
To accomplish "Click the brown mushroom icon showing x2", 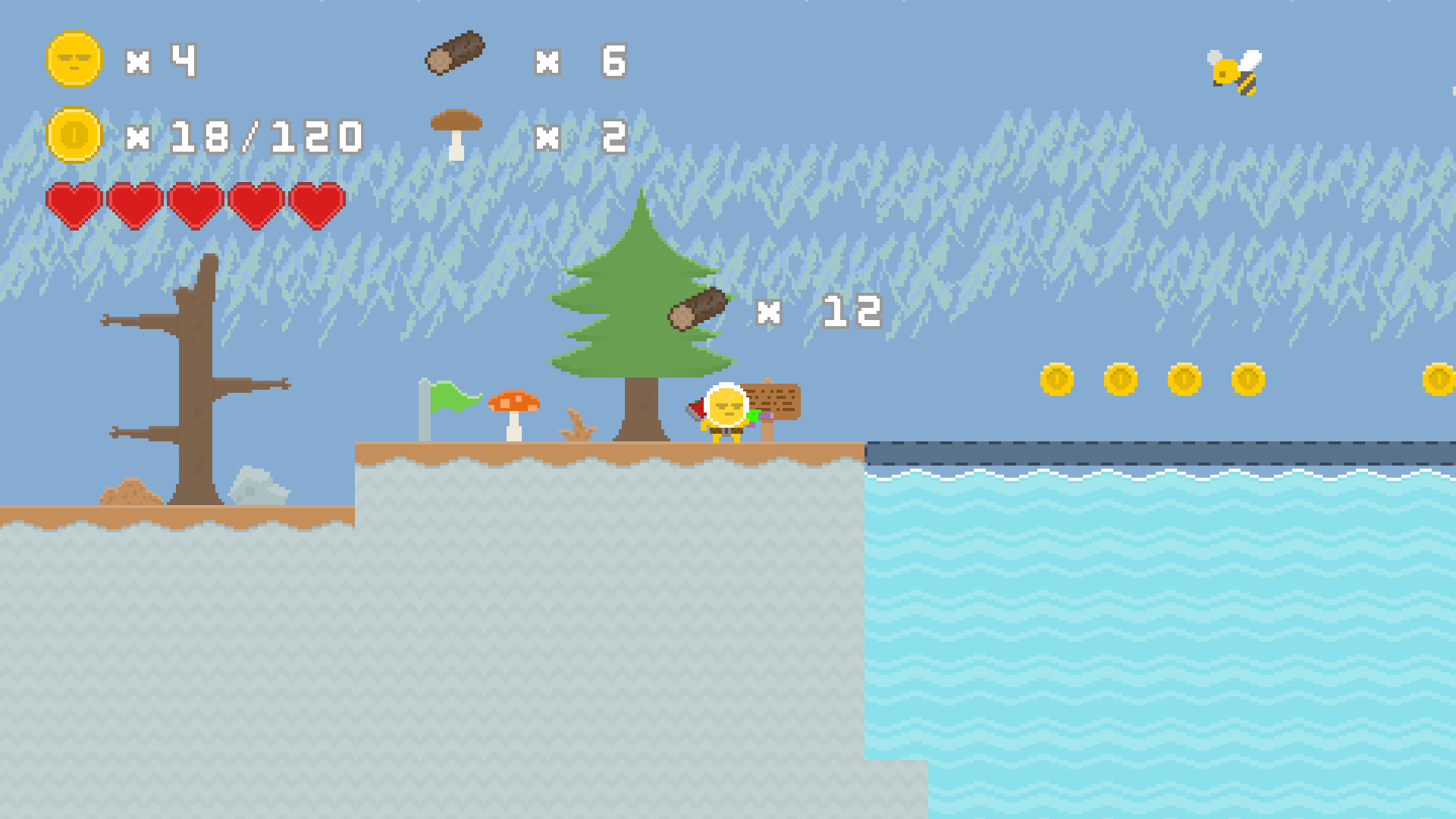I will click(x=456, y=130).
